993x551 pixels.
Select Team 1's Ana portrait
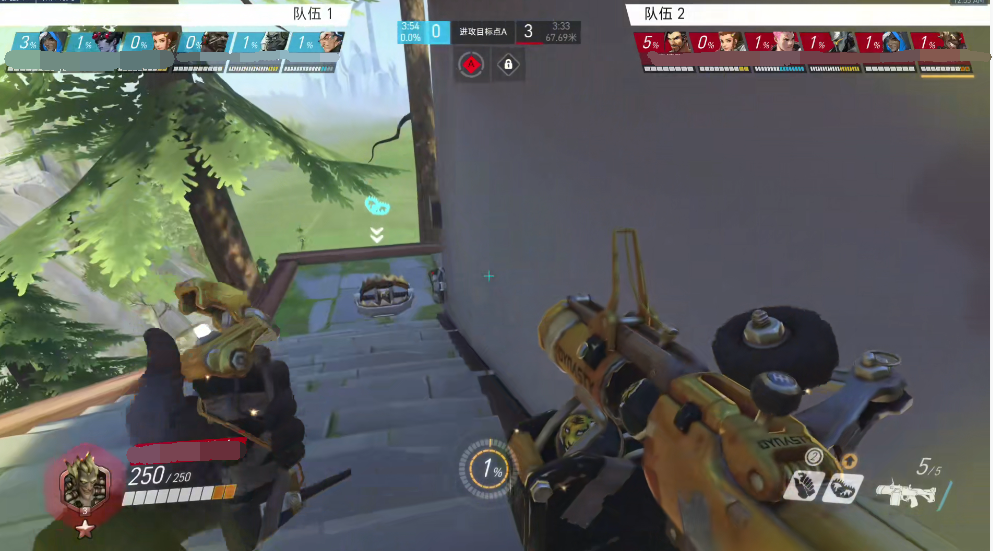(x=52, y=42)
